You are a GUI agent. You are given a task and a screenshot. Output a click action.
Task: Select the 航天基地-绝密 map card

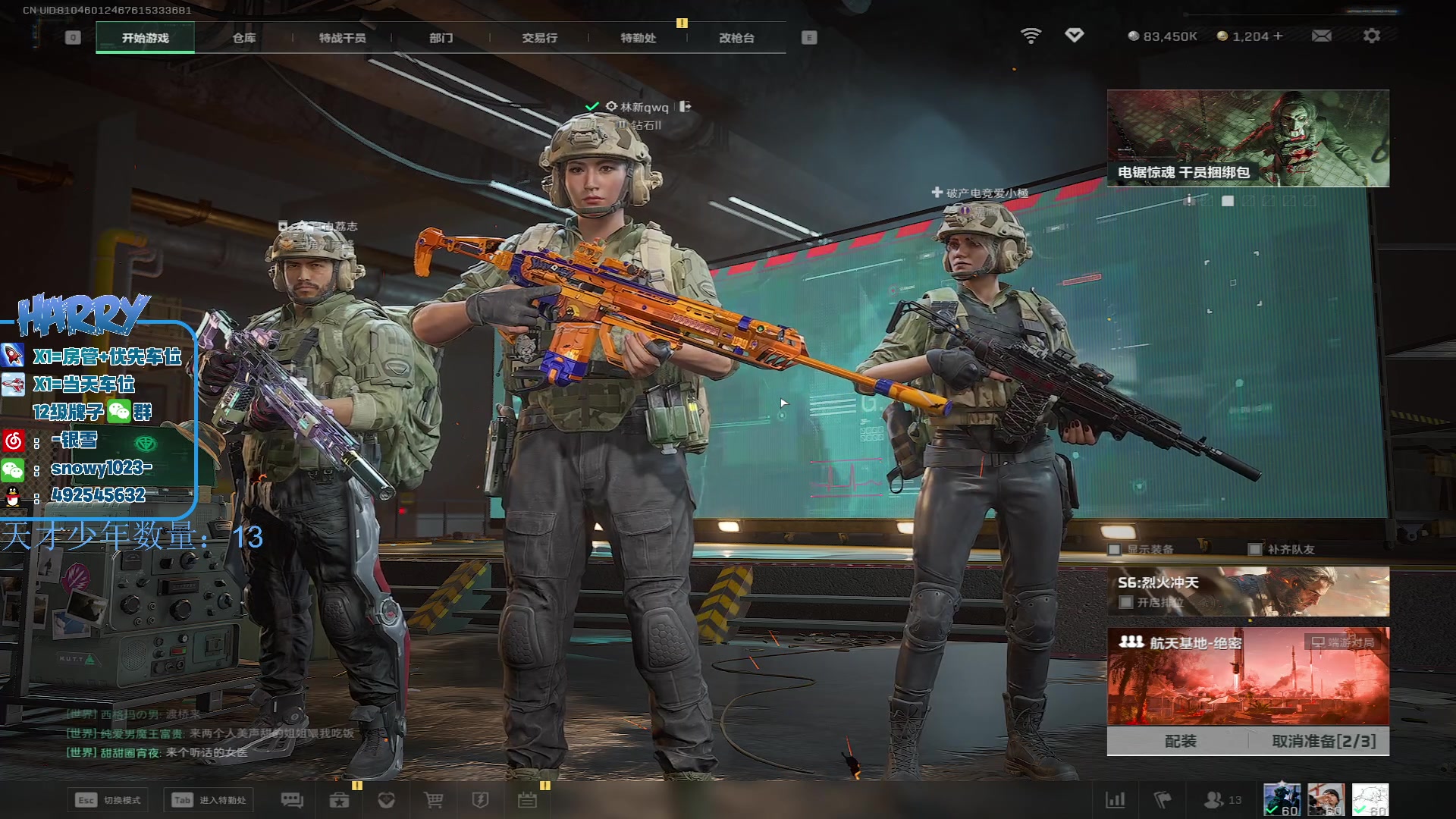1247,676
